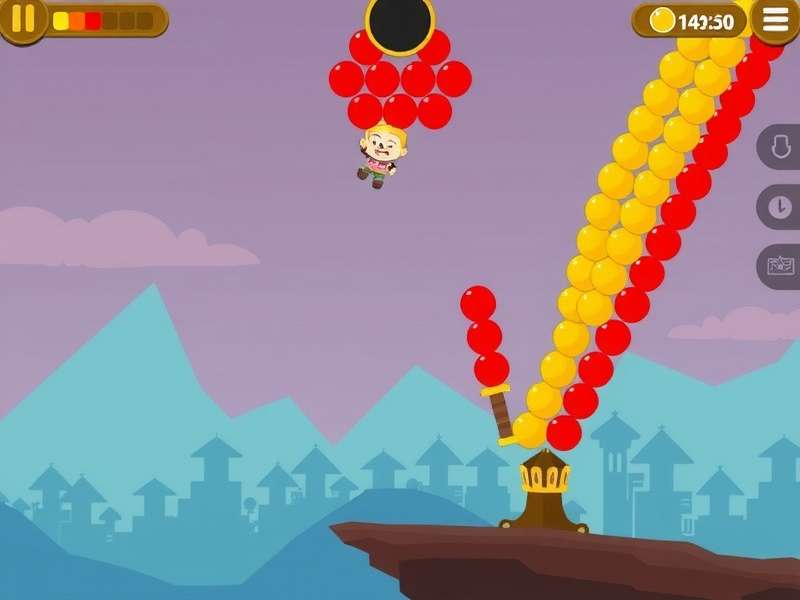
Task: Activate the clock power-up button
Action: [780, 208]
